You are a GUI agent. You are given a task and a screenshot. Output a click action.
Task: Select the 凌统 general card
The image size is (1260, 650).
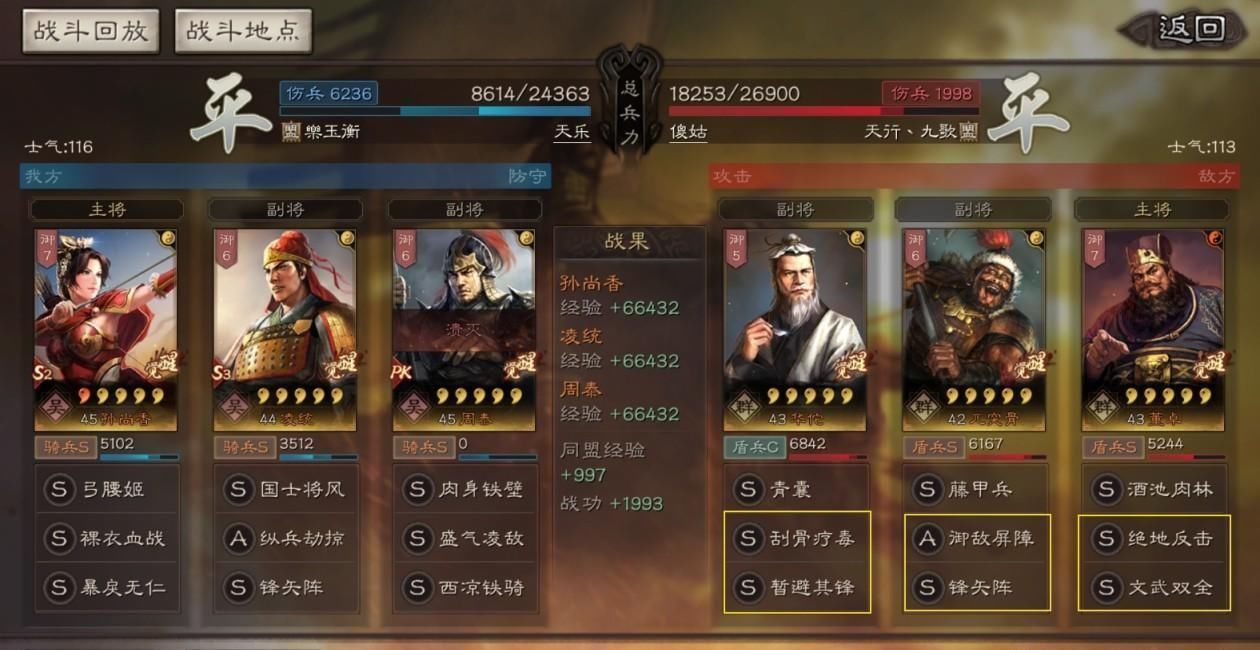click(x=285, y=330)
